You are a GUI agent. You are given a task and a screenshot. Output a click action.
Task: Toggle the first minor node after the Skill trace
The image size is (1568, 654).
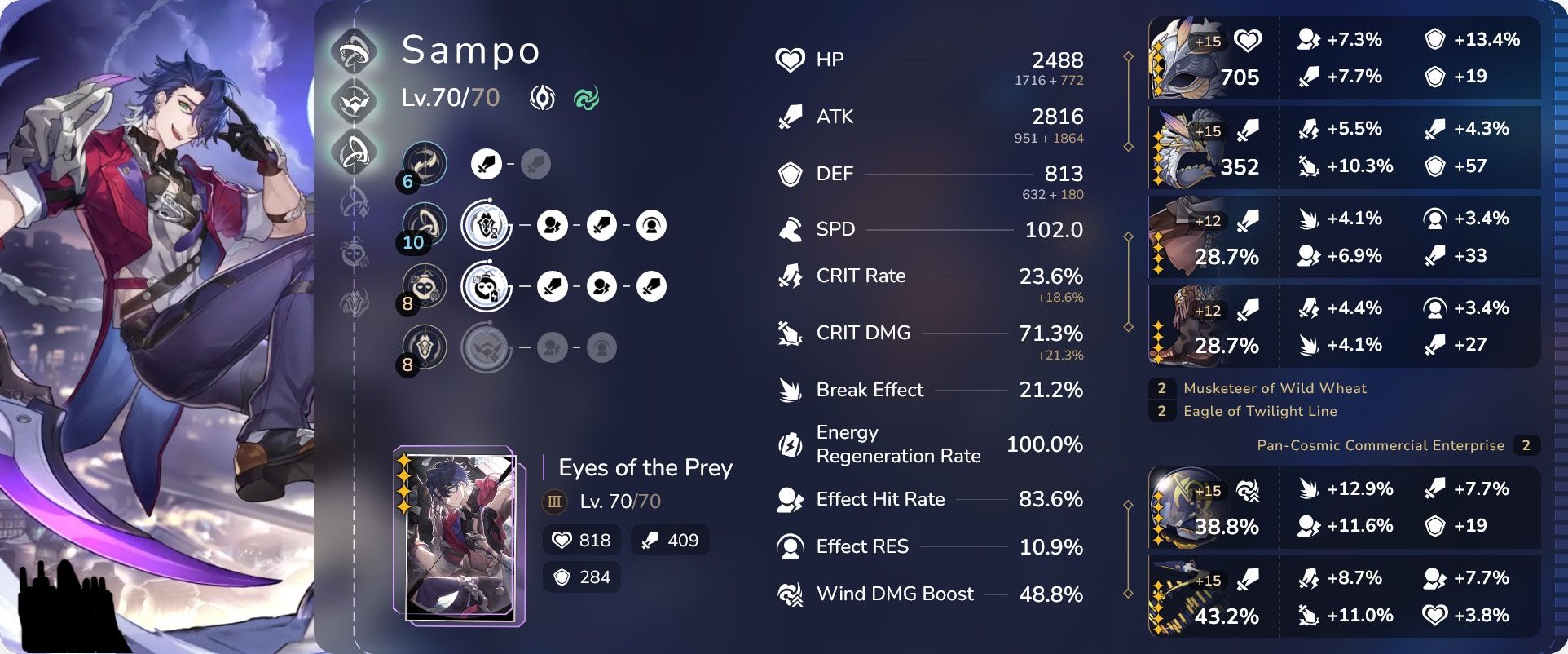(x=554, y=224)
